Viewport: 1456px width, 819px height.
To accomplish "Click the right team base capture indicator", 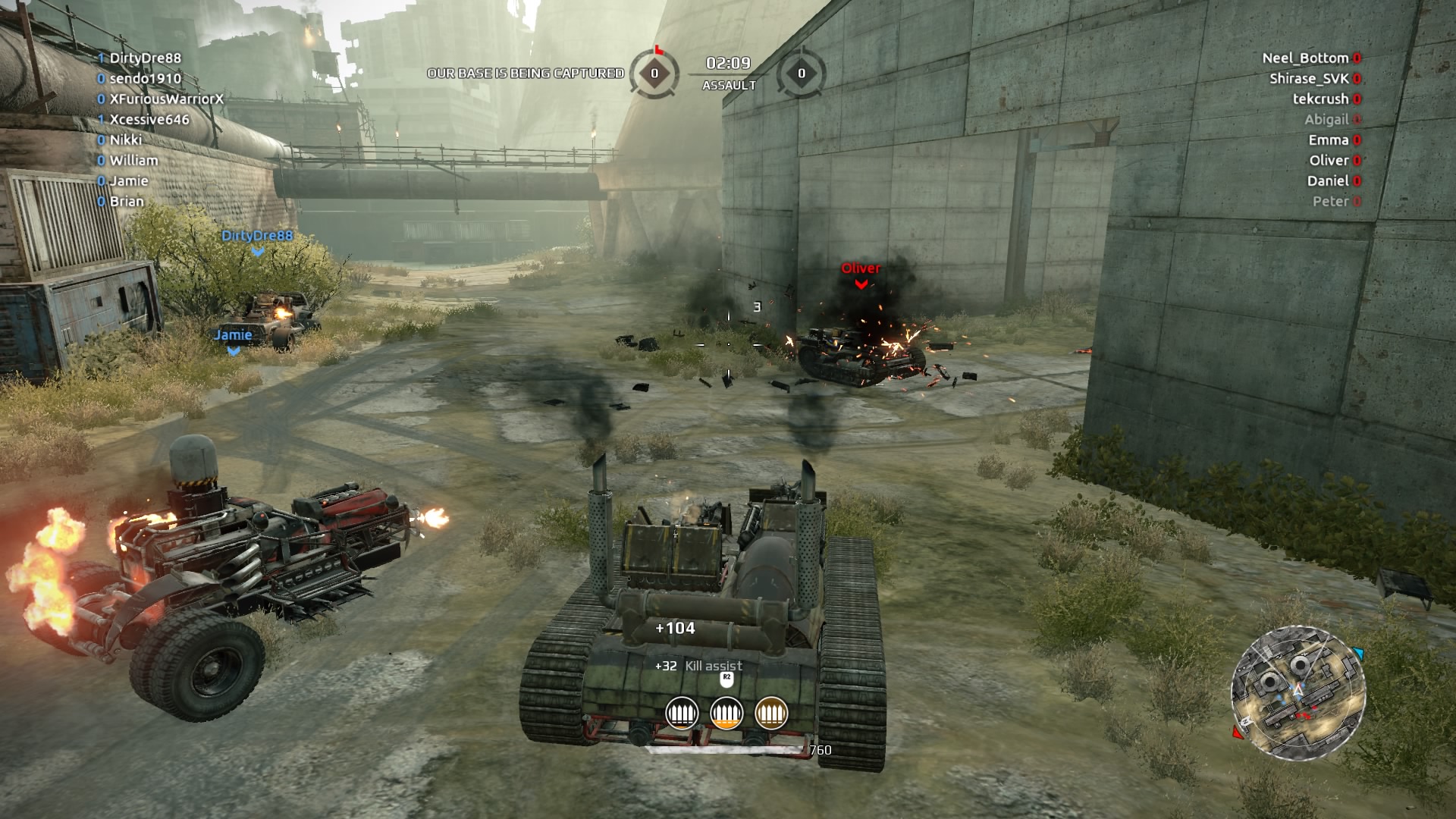I will coord(802,74).
